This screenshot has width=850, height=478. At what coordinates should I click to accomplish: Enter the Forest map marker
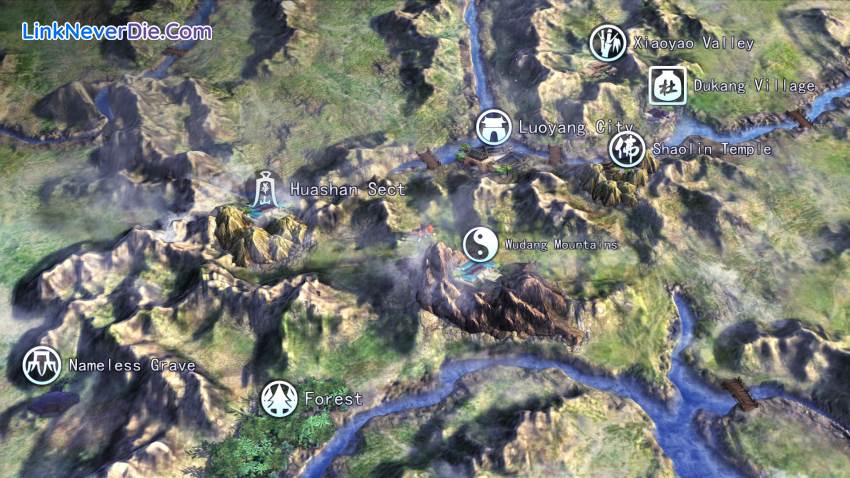(x=279, y=398)
